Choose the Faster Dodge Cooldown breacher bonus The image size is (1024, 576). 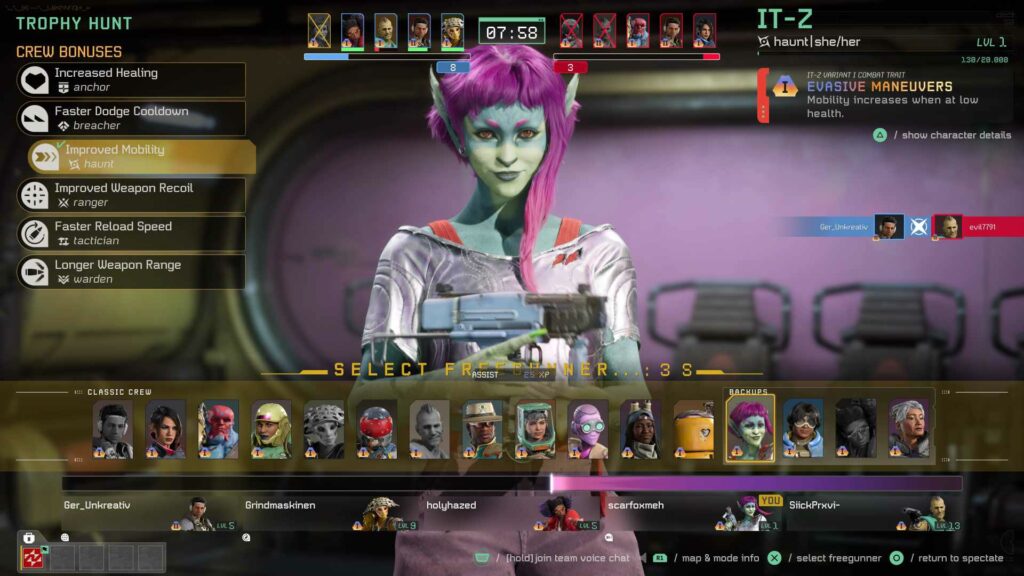click(131, 118)
